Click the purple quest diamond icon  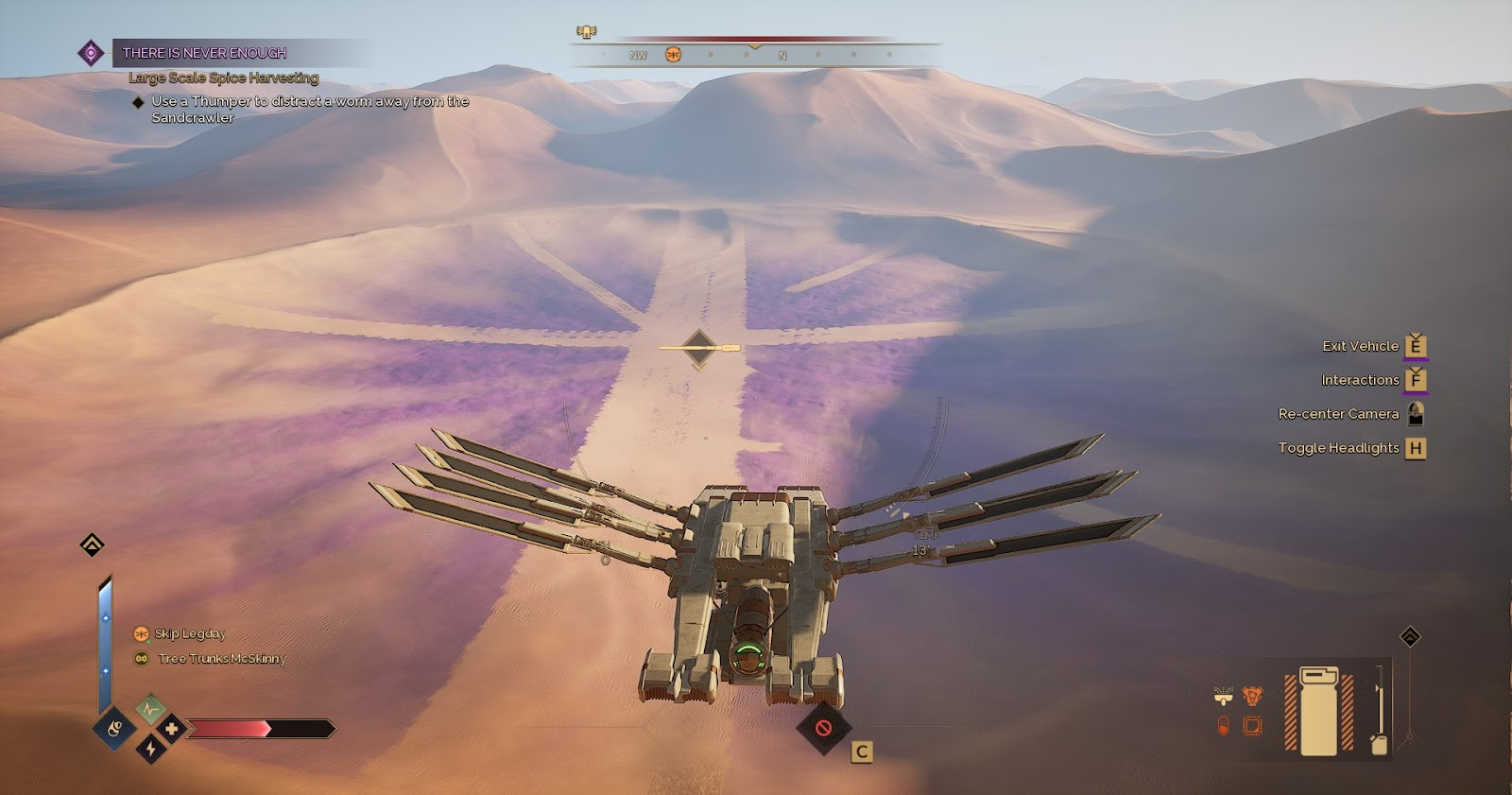click(x=91, y=53)
